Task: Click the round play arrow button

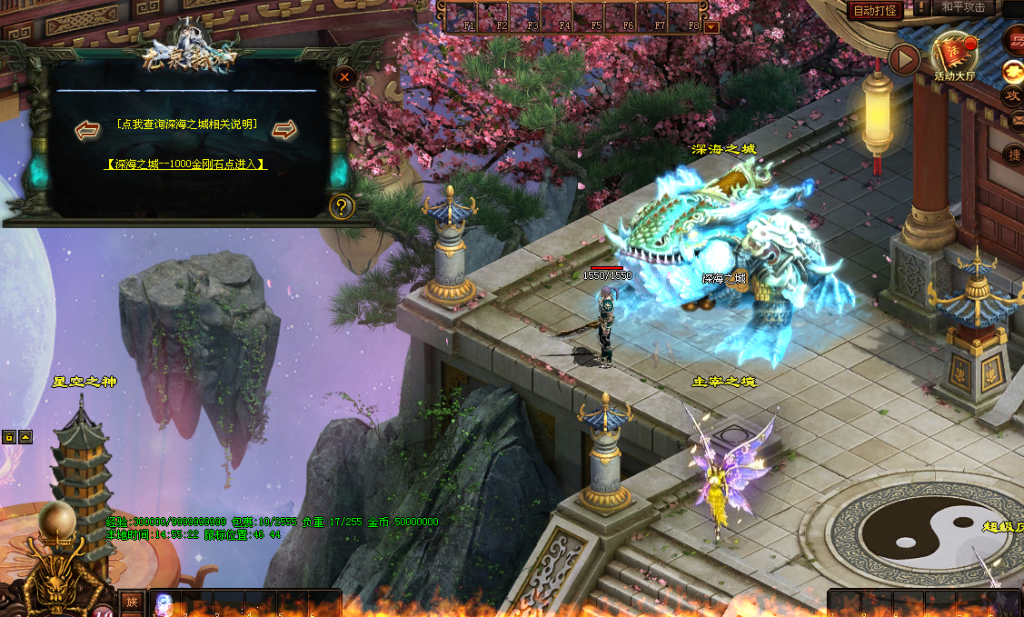Action: [904, 60]
